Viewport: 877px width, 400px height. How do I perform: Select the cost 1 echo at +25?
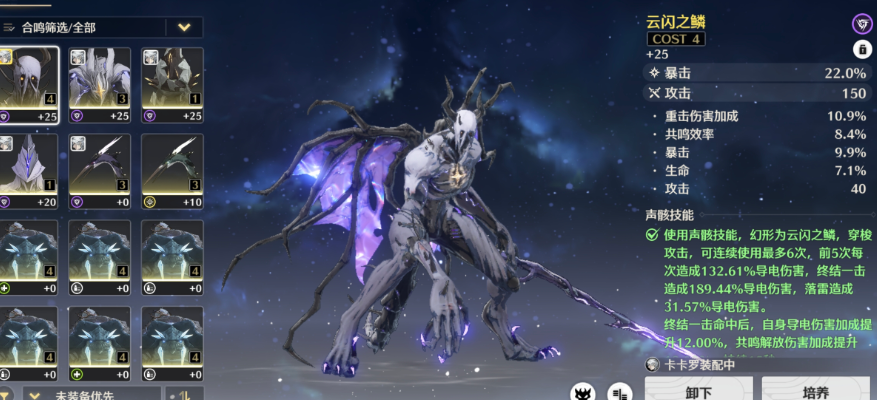click(171, 85)
